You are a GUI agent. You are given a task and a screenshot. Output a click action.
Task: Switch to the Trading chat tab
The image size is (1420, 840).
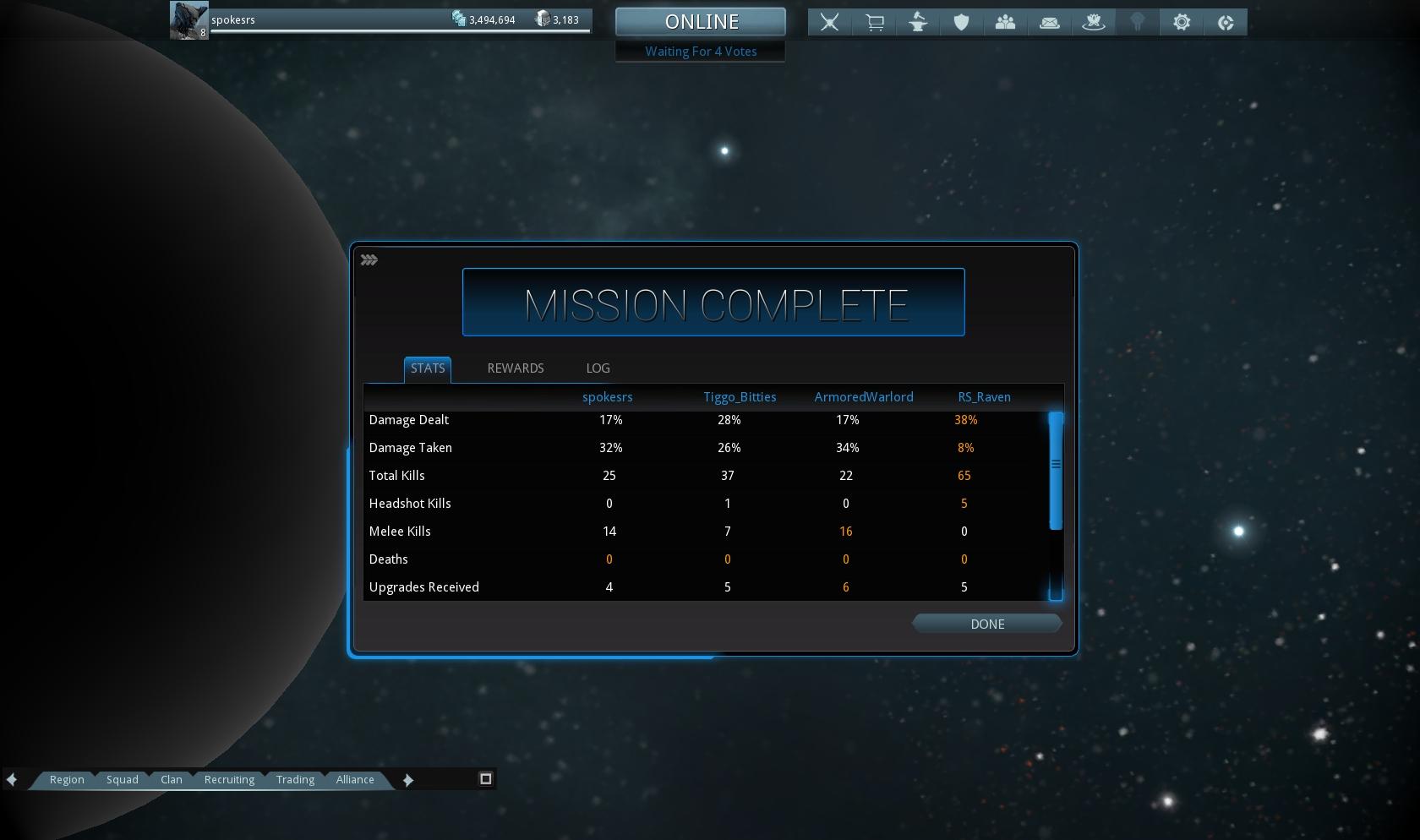pyautogui.click(x=295, y=780)
